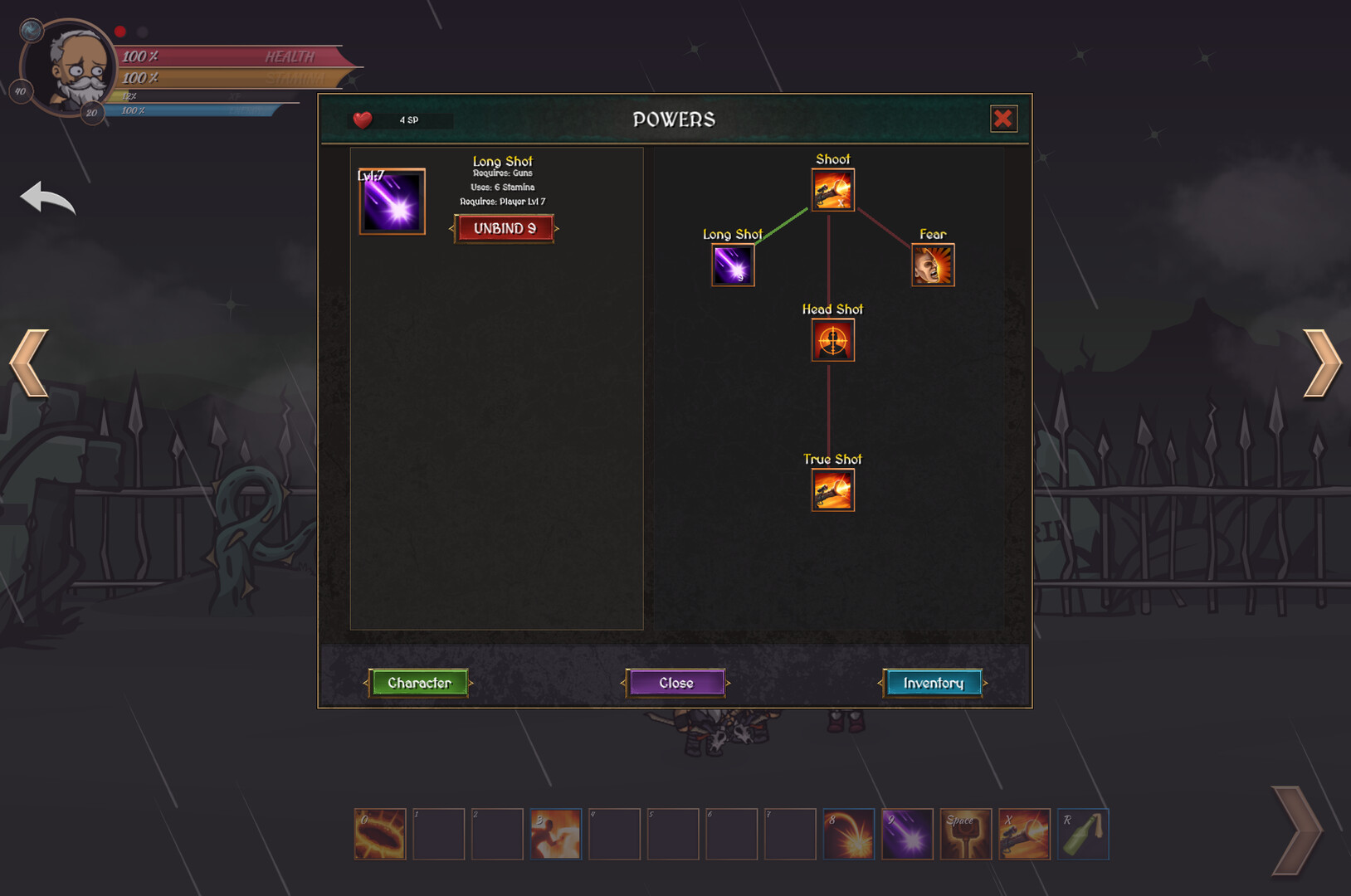
Task: Select the Shoot skill in the powers tree
Action: (x=832, y=189)
